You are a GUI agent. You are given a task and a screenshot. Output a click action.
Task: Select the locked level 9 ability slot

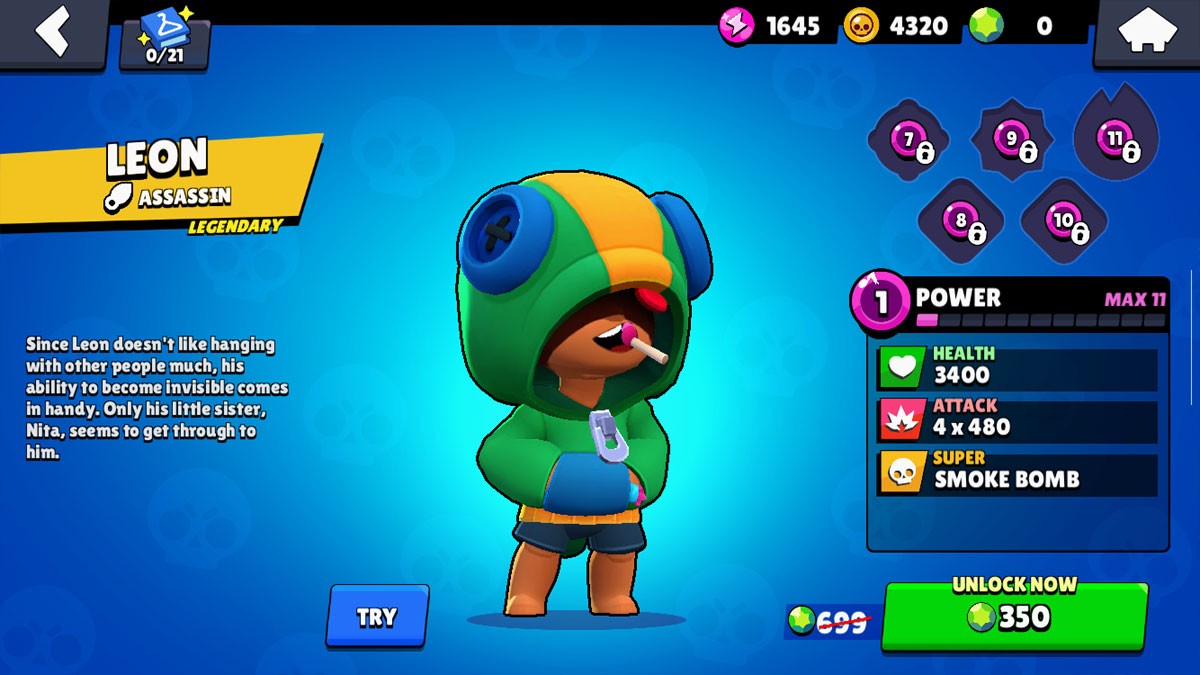coord(1011,141)
